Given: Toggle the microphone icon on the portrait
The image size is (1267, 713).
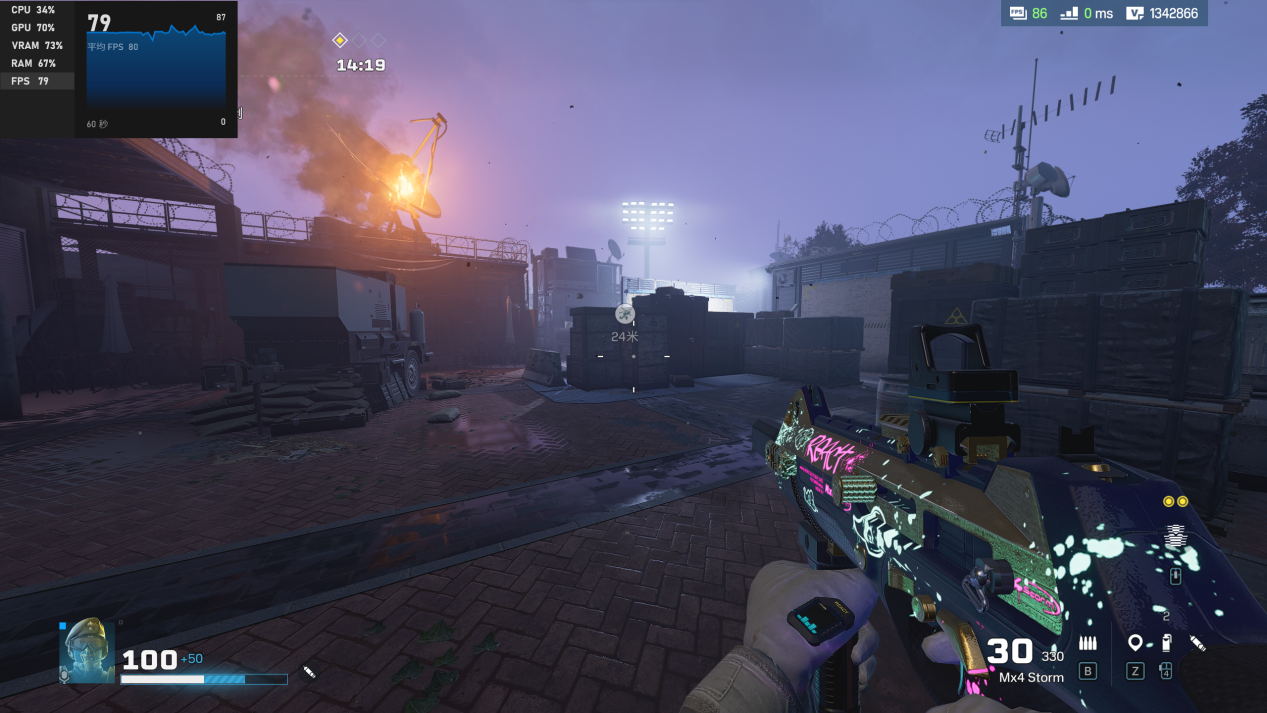Looking at the screenshot, I should point(65,676).
